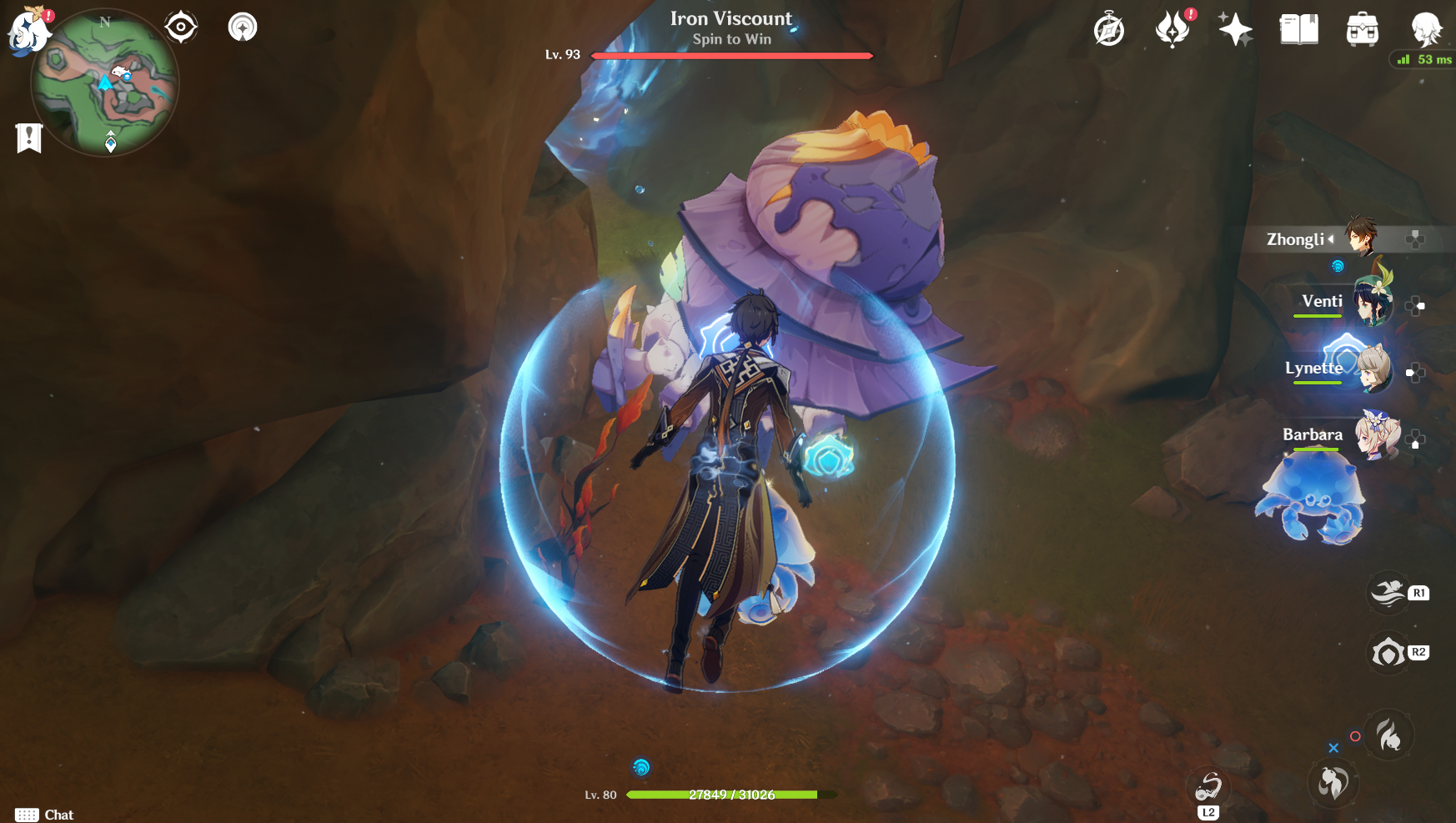Screen dimensions: 1456x823
Task: Open the Chat box
Action: [x=45, y=815]
